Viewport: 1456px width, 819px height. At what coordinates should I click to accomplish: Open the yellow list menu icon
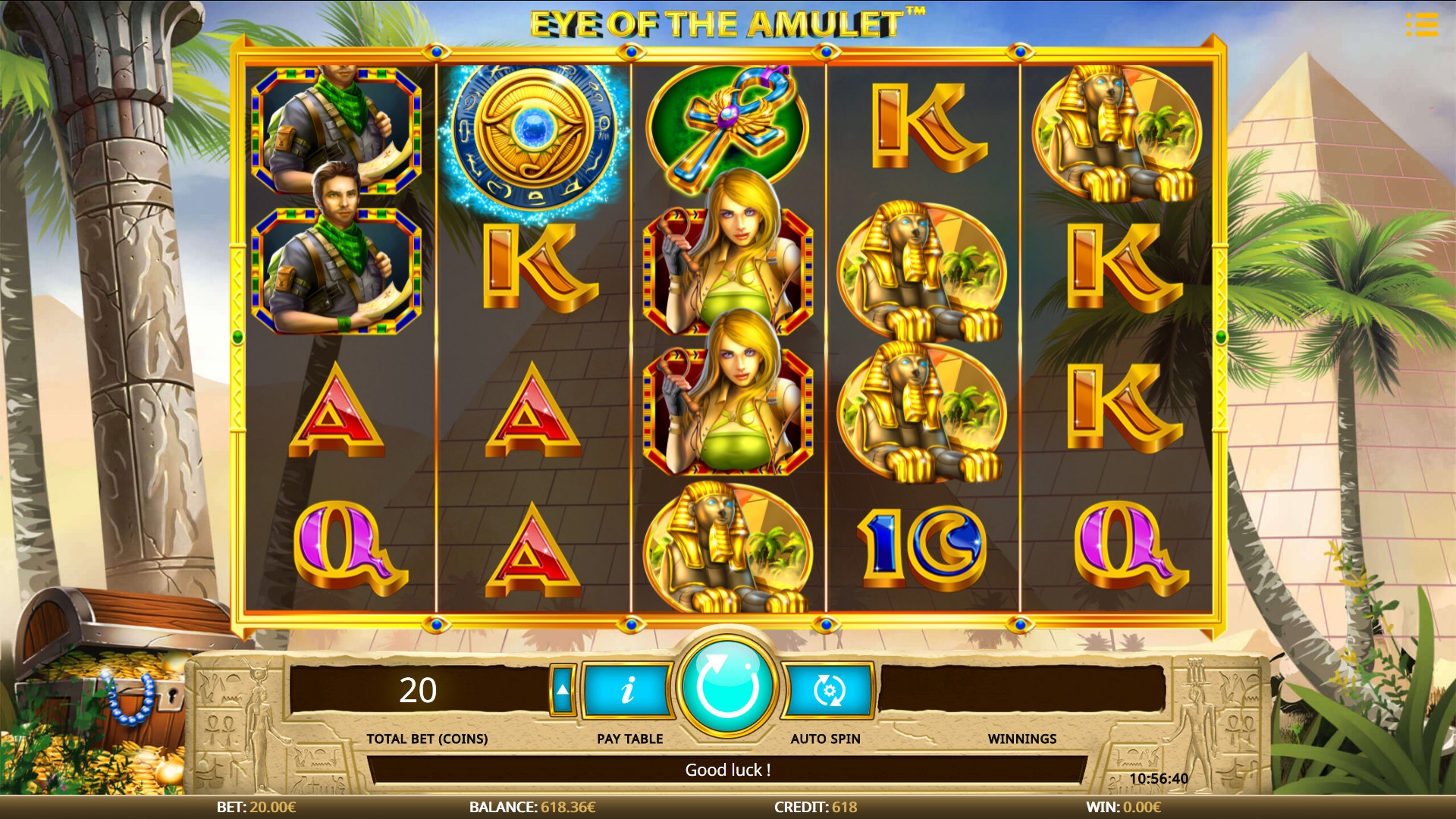(1422, 25)
